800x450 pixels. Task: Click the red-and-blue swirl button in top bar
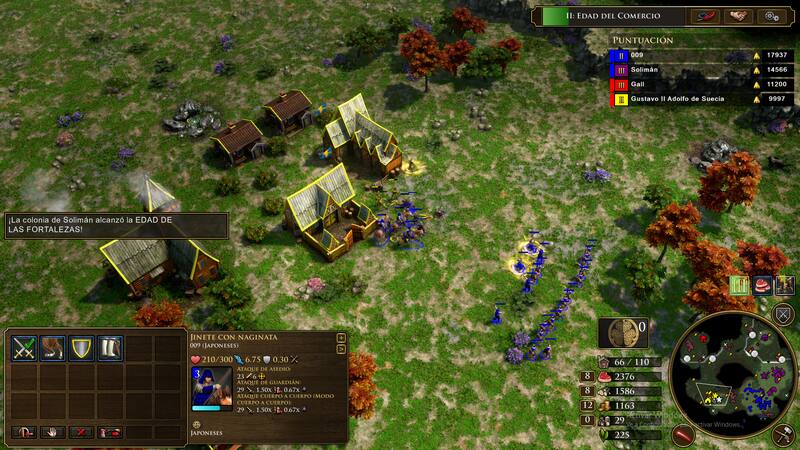point(704,16)
